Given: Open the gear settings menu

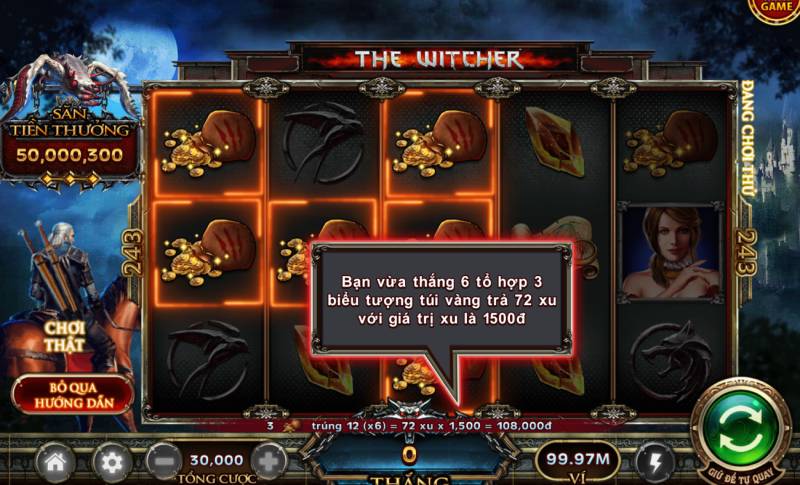Looking at the screenshot, I should point(112,462).
